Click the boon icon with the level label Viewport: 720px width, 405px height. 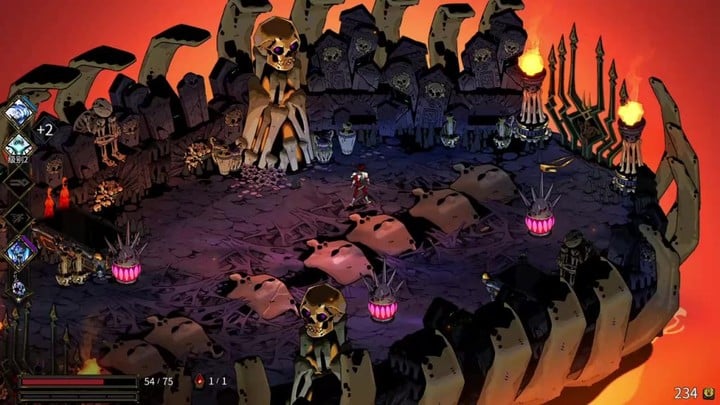(x=18, y=146)
